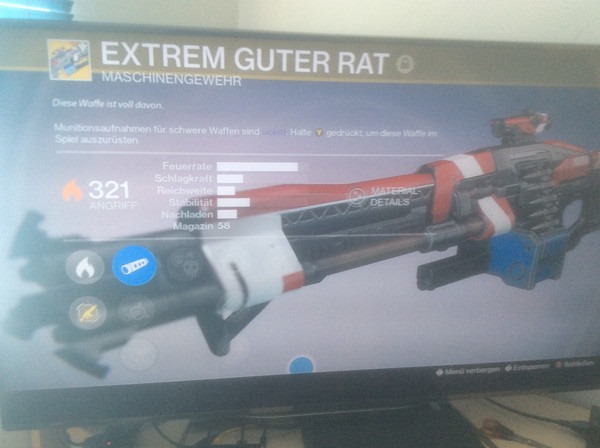Choose the dimmed skulls perk node

(184, 266)
